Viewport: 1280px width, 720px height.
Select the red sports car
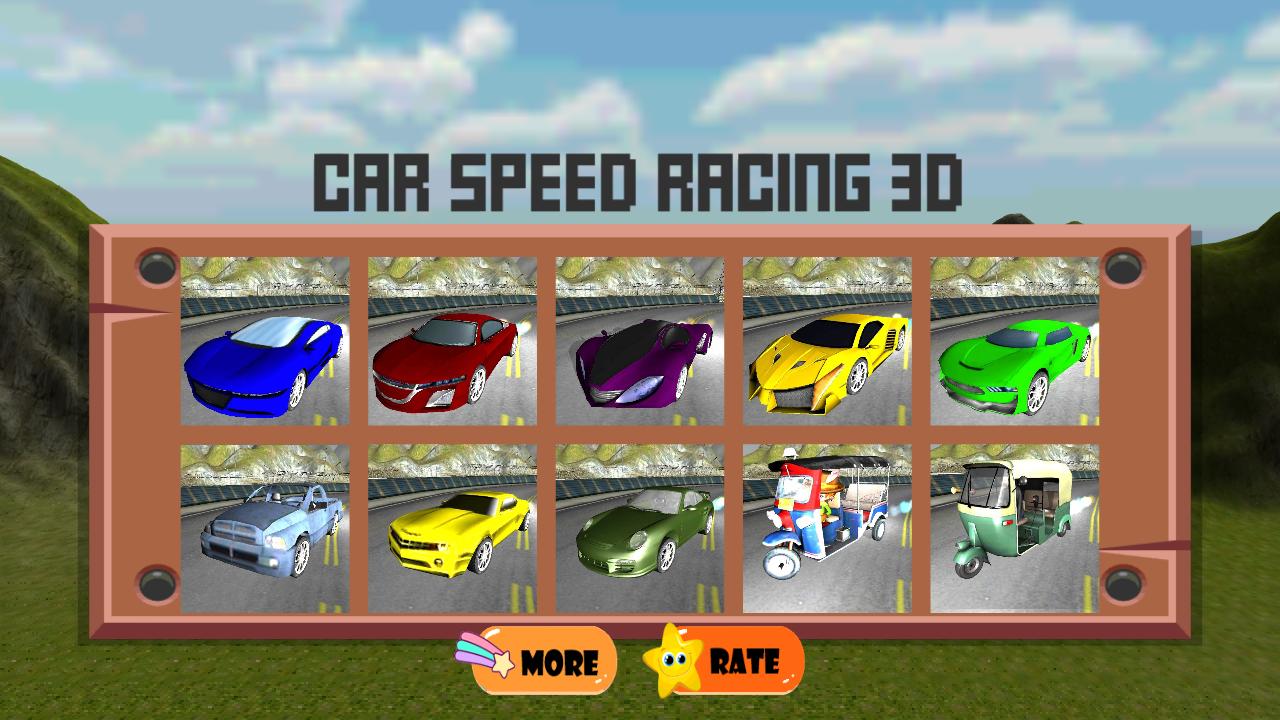[452, 342]
